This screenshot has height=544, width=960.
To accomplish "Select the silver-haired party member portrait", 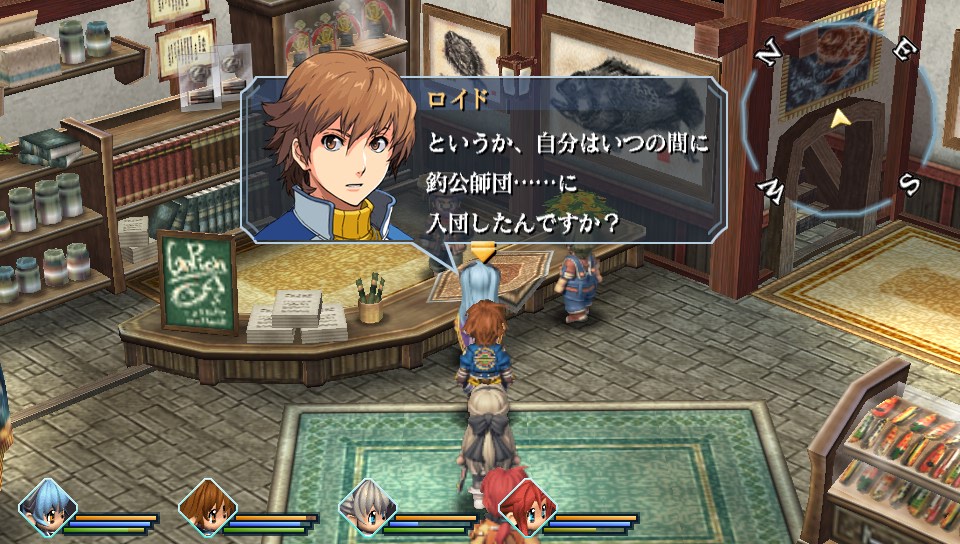I will 367,507.
